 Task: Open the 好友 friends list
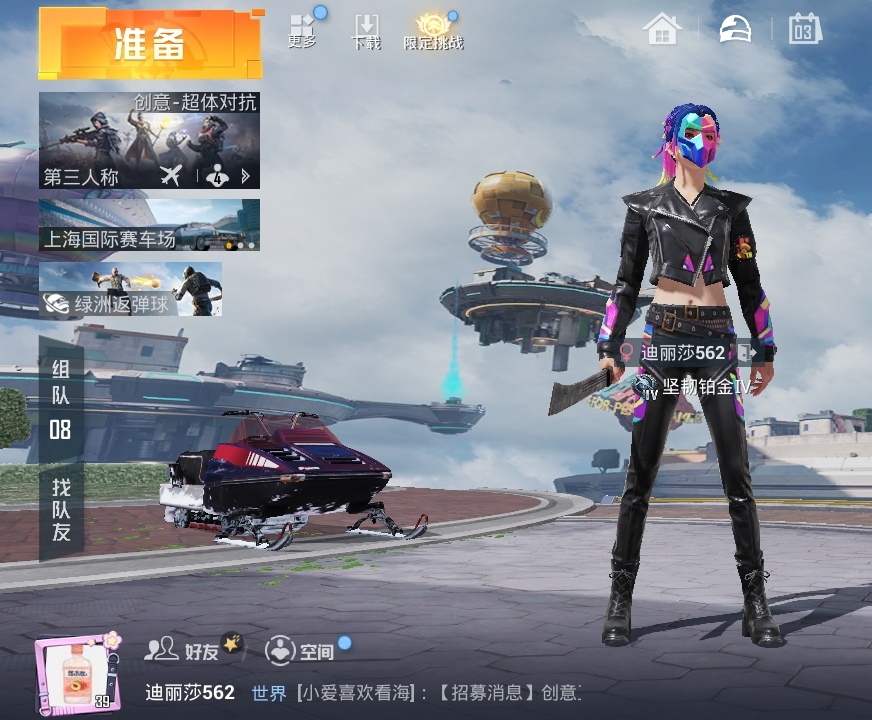point(183,651)
